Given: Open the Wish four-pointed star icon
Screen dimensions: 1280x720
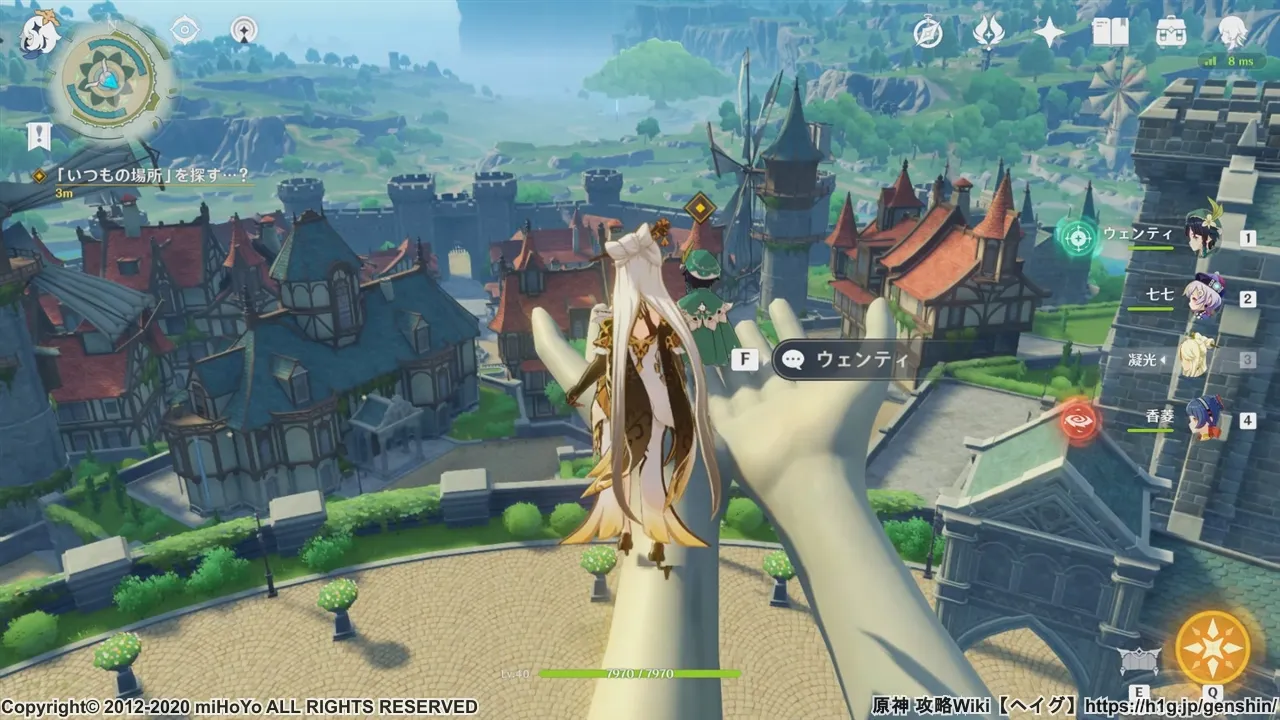Looking at the screenshot, I should coord(1049,33).
